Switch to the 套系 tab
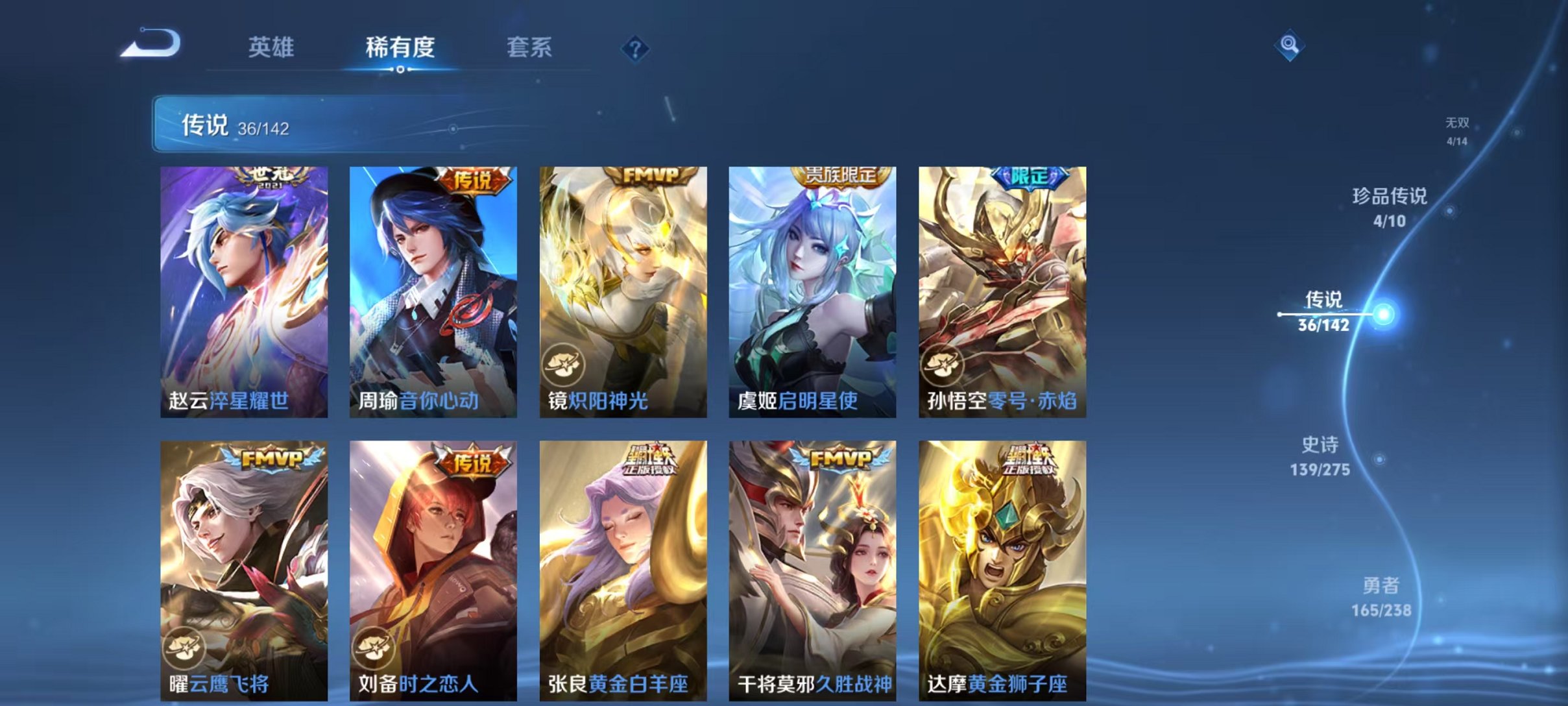This screenshot has width=1568, height=706. point(531,47)
